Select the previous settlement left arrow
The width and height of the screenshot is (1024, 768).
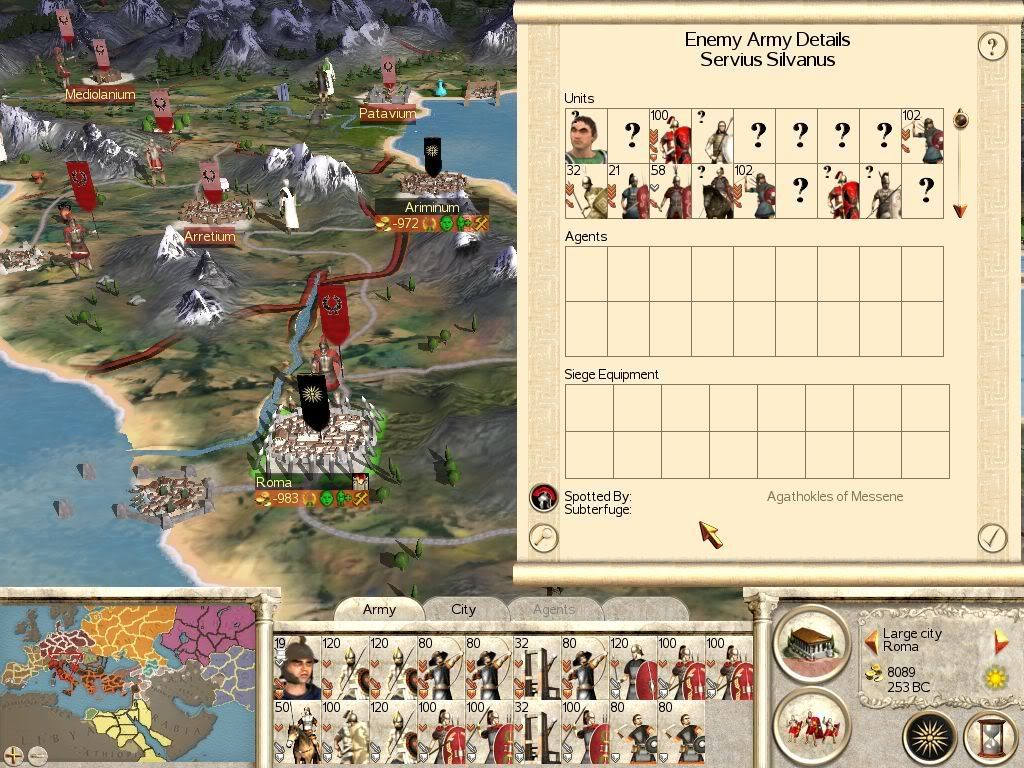pos(871,641)
